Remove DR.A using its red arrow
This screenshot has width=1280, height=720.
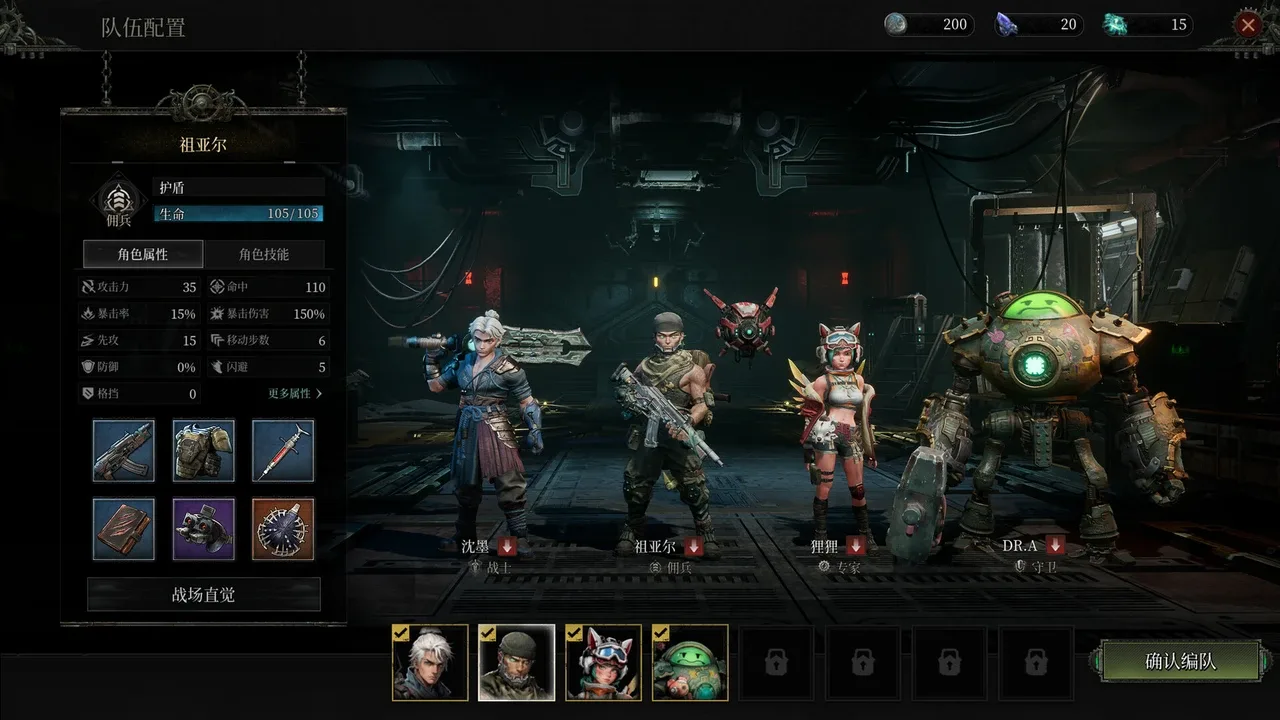[x=1055, y=546]
